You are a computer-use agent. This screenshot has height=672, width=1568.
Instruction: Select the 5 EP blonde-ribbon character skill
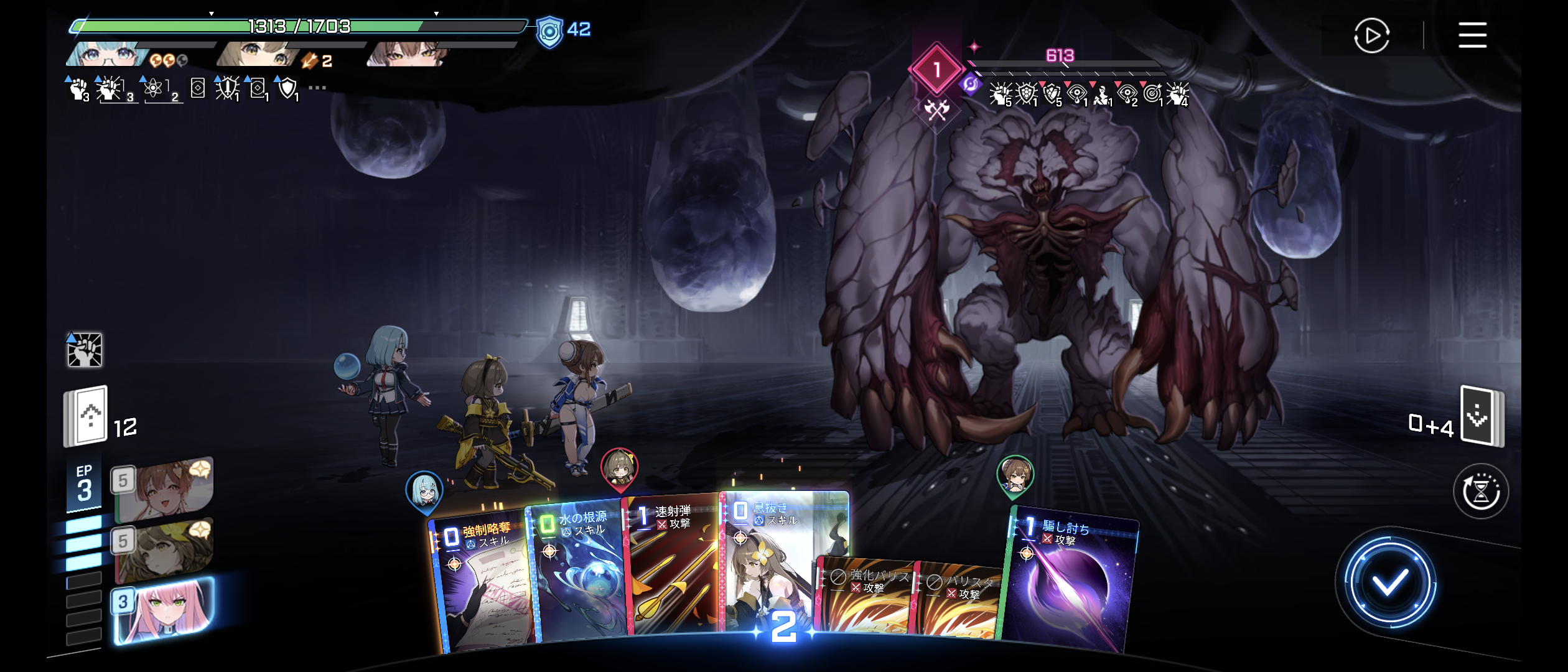point(163,549)
